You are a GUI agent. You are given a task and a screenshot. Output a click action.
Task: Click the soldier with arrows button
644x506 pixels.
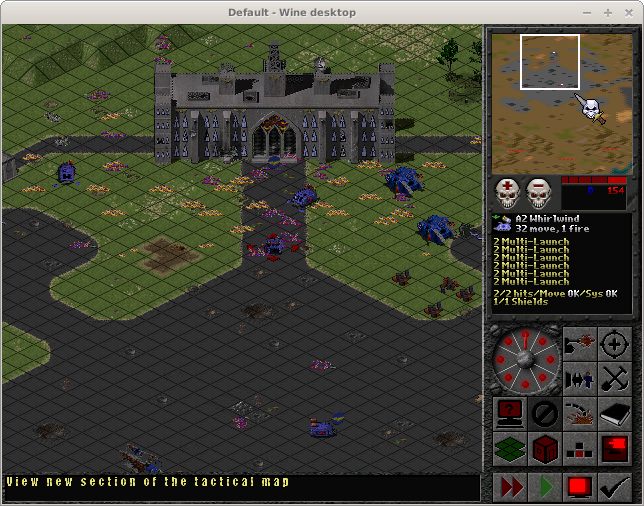point(580,378)
